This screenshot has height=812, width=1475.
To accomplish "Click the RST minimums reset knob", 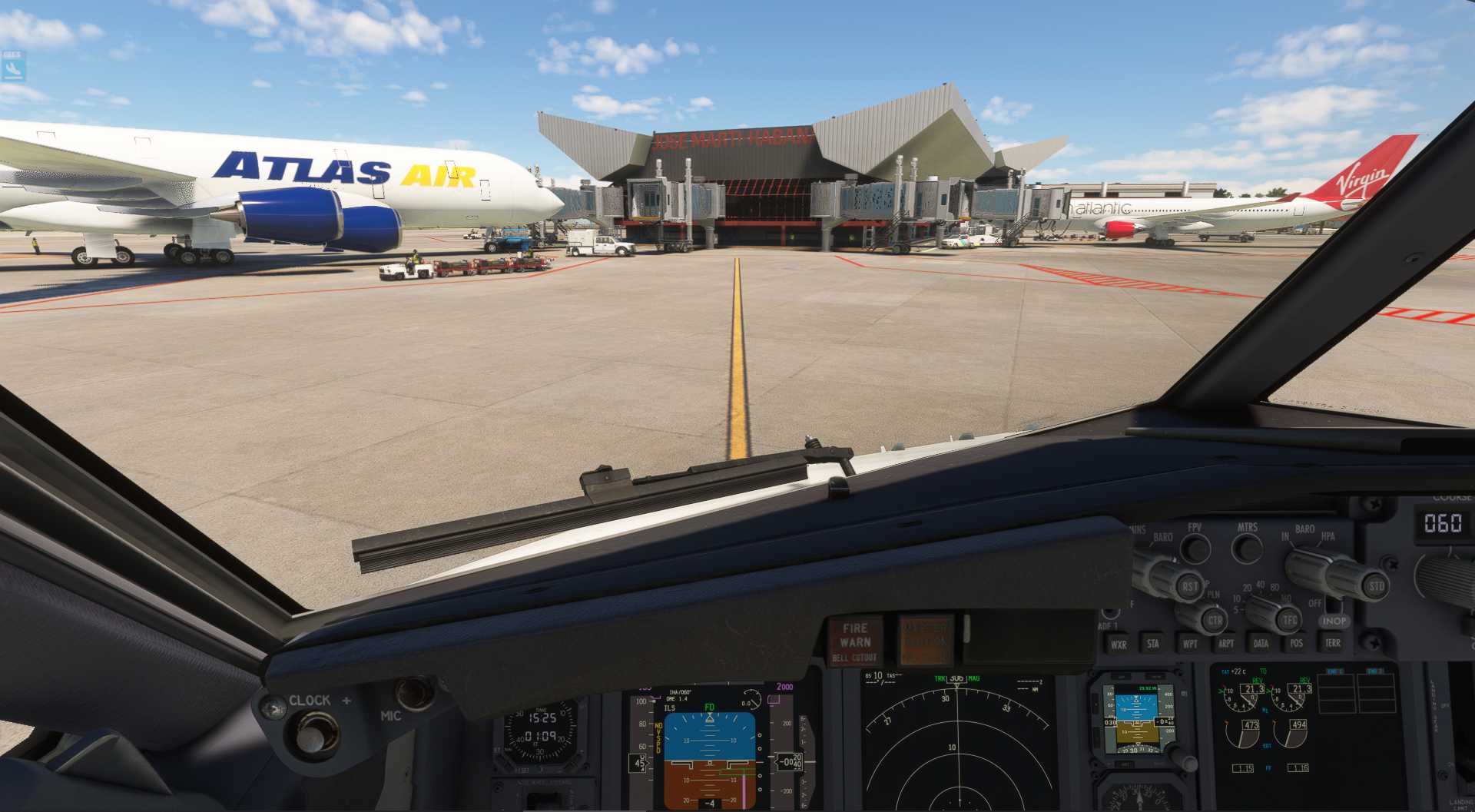I will click(1188, 587).
